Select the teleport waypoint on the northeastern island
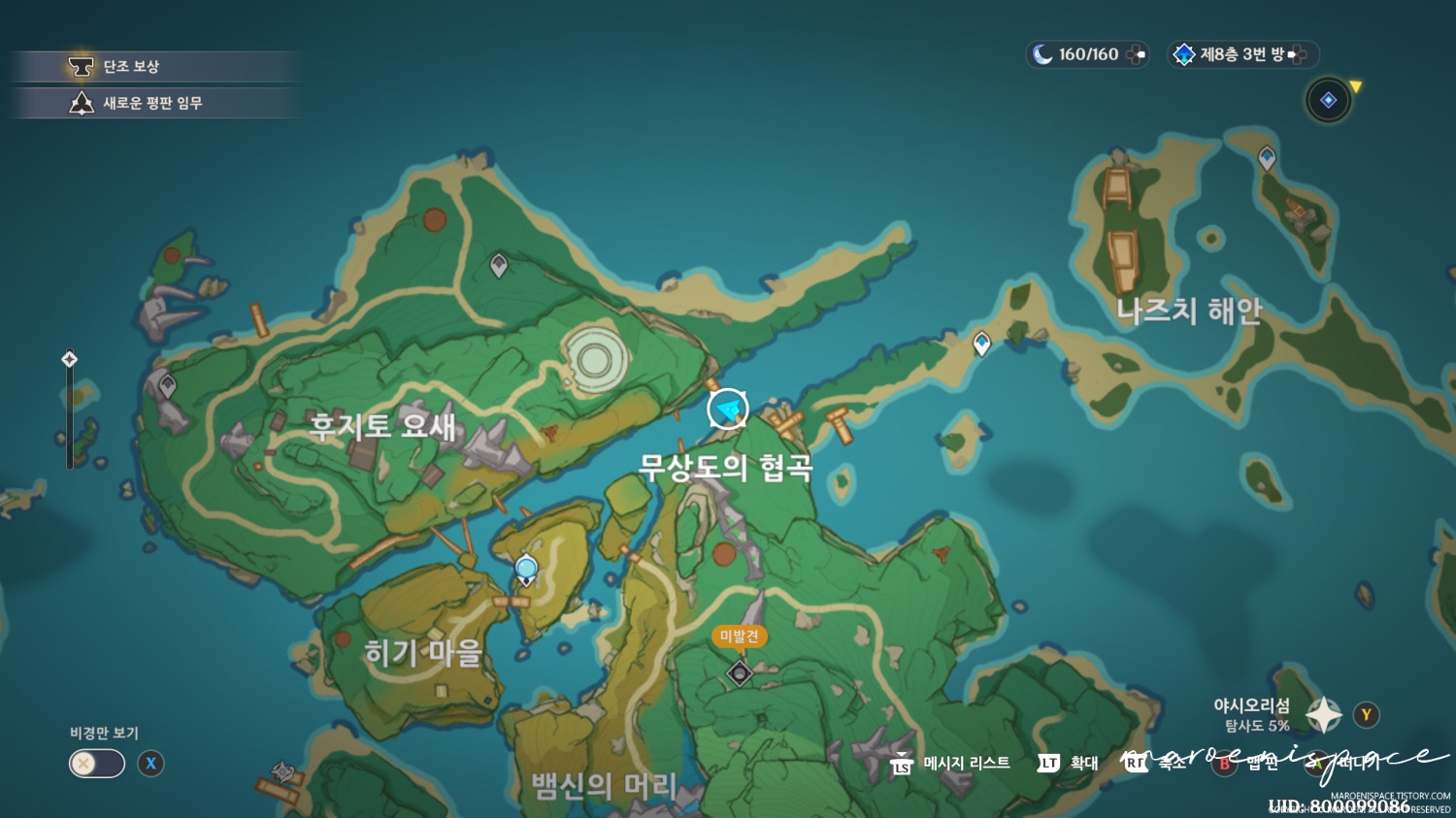 [1267, 156]
